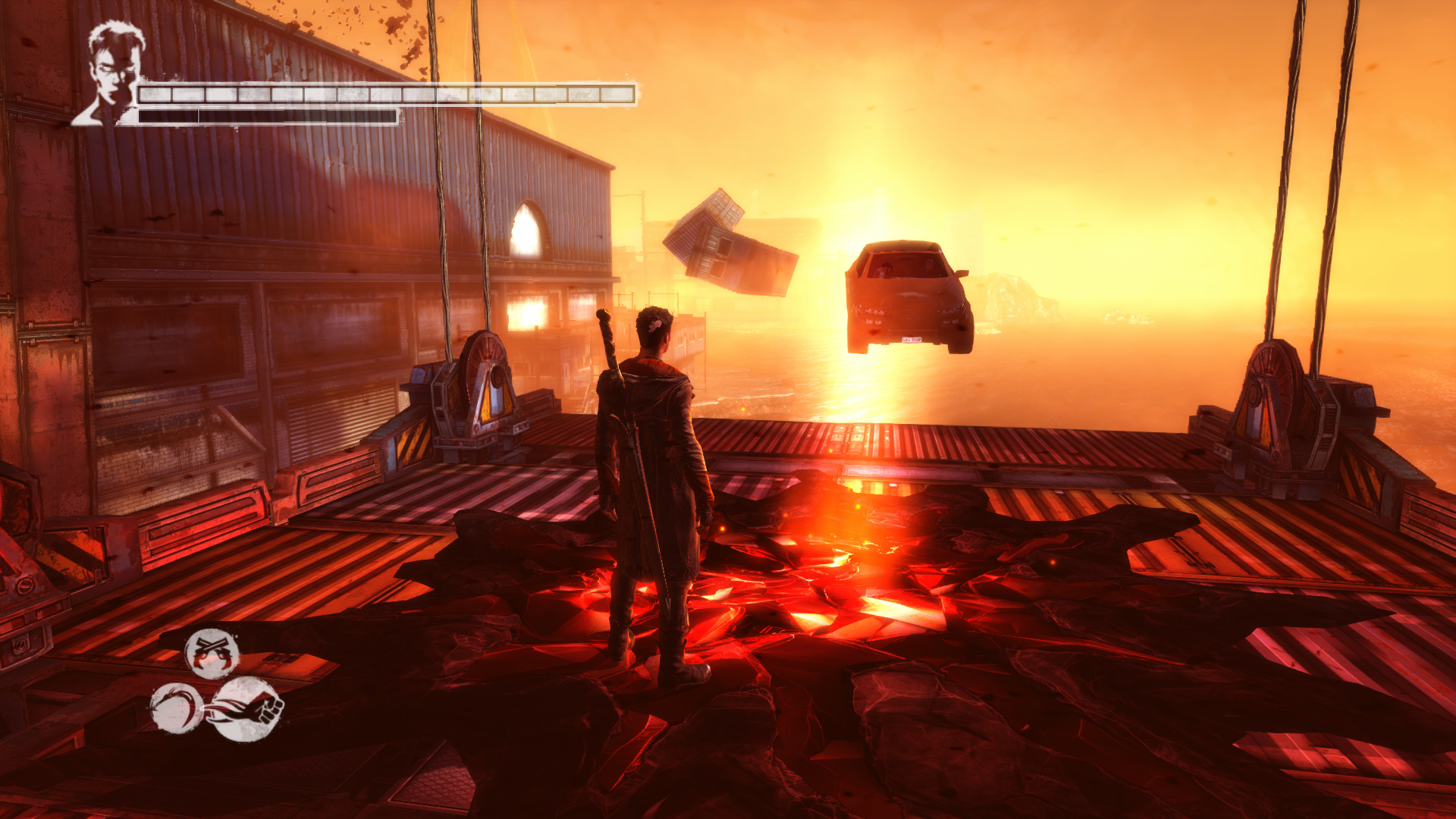Select the crossed pistols weapon icon
1456x819 pixels.
pos(212,654)
